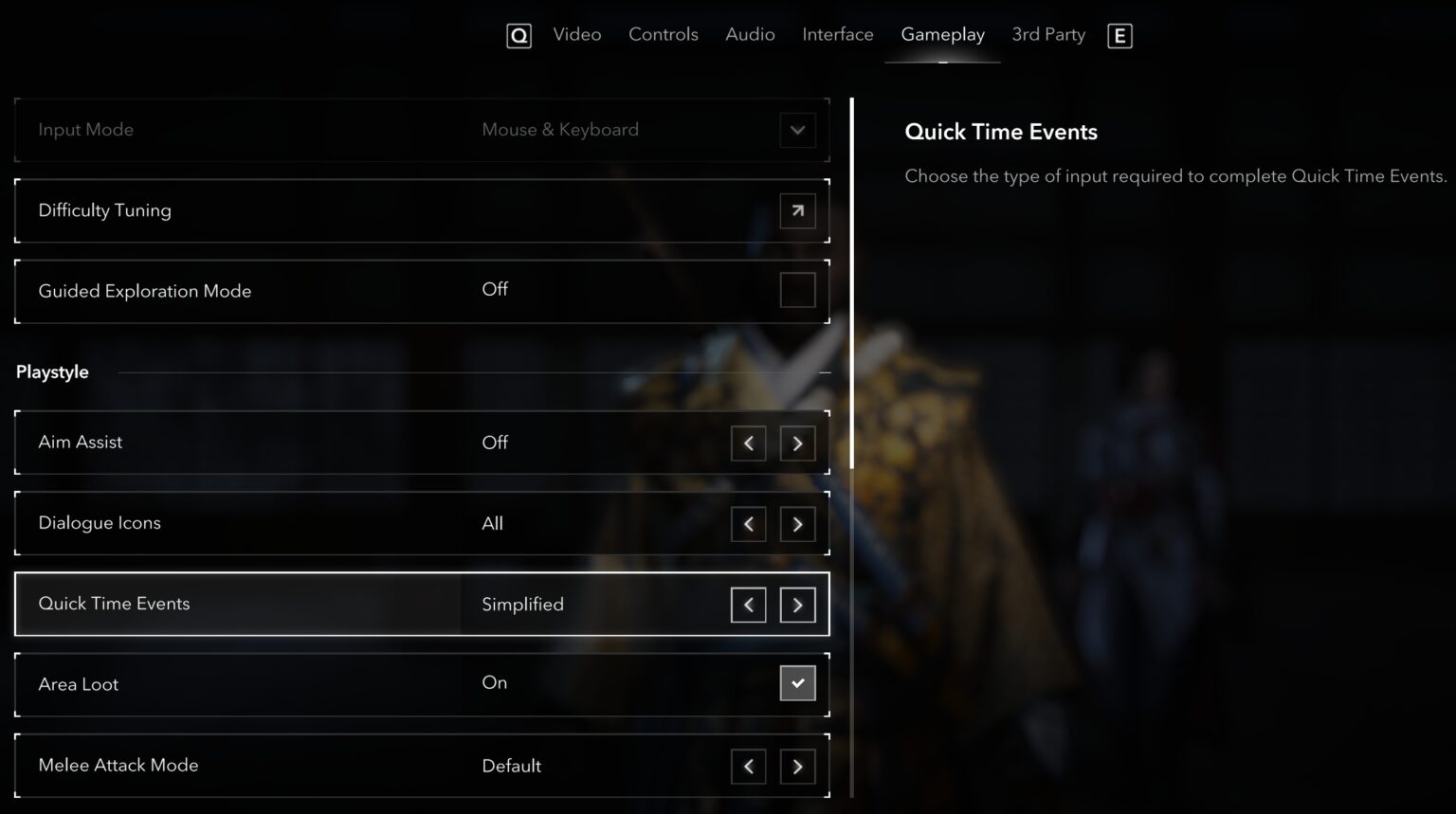Open Difficulty Tuning via its submenu arrow icon

[797, 210]
